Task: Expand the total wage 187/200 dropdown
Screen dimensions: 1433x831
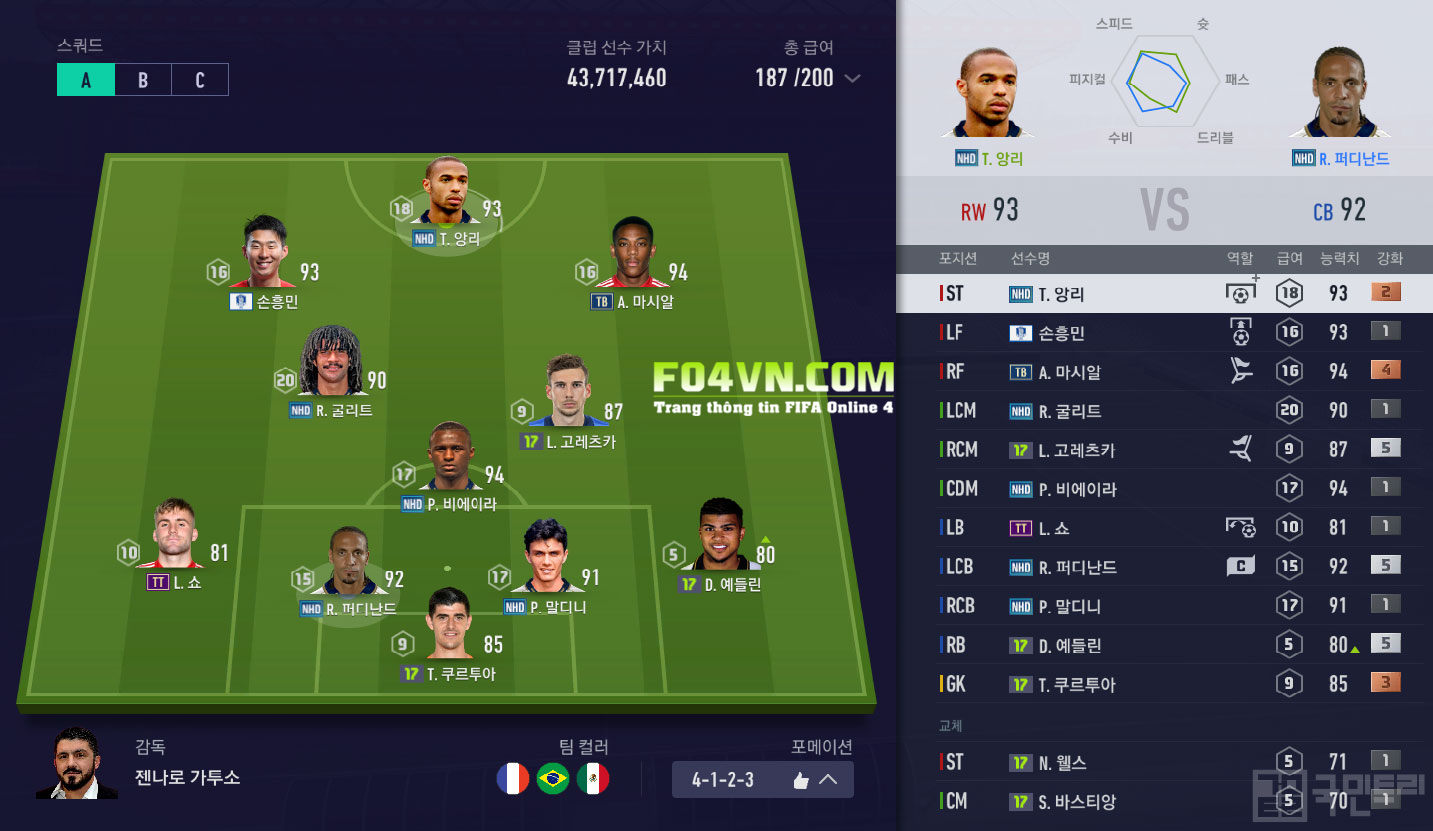Action: click(852, 79)
